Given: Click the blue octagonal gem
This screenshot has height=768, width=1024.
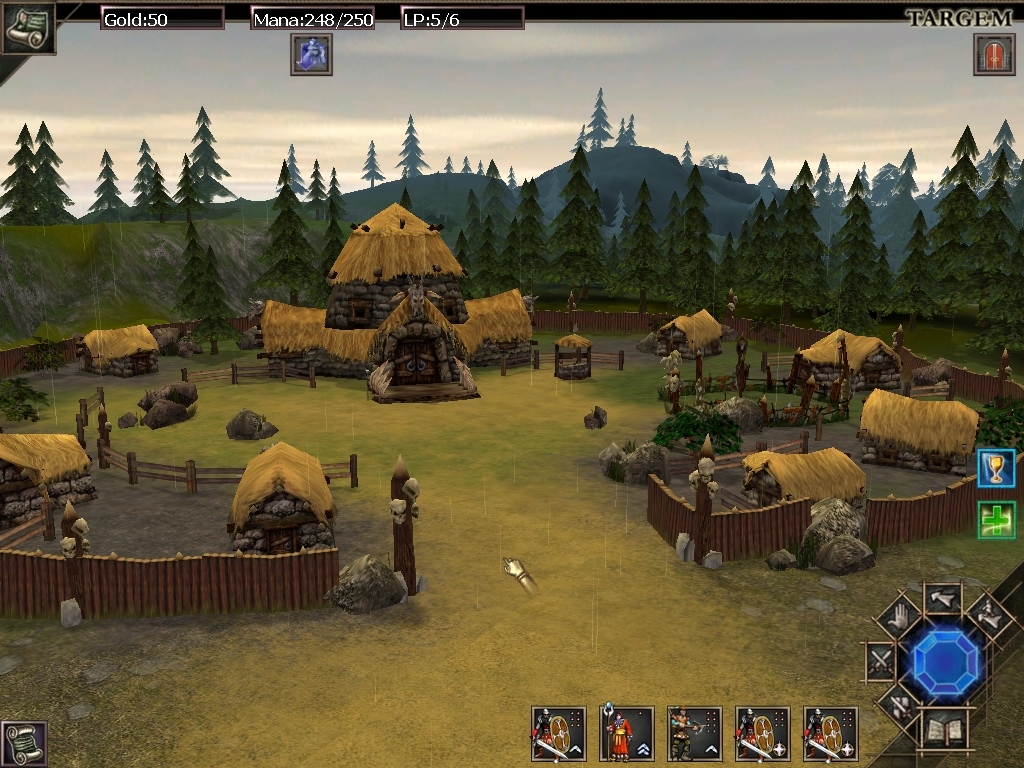Looking at the screenshot, I should [x=946, y=662].
